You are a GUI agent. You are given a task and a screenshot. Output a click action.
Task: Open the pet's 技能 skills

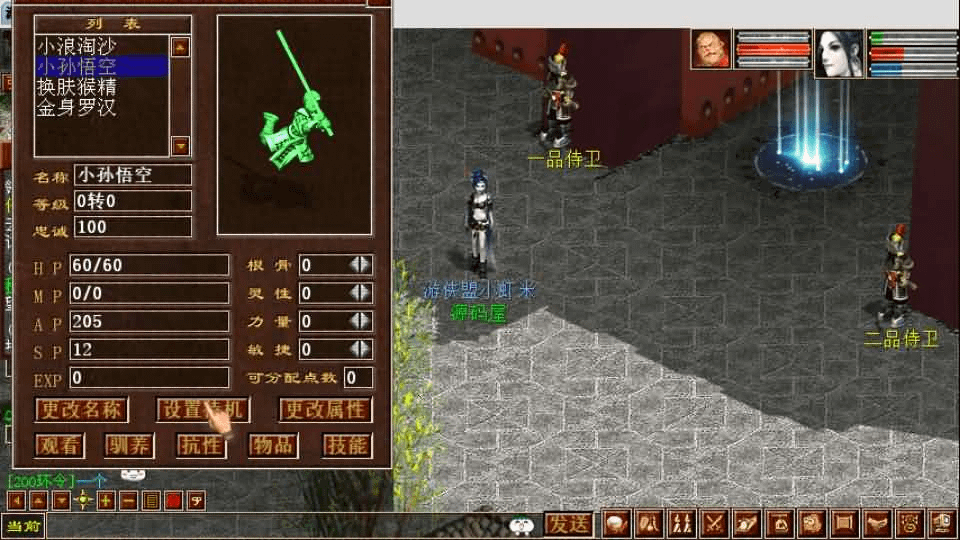point(347,445)
